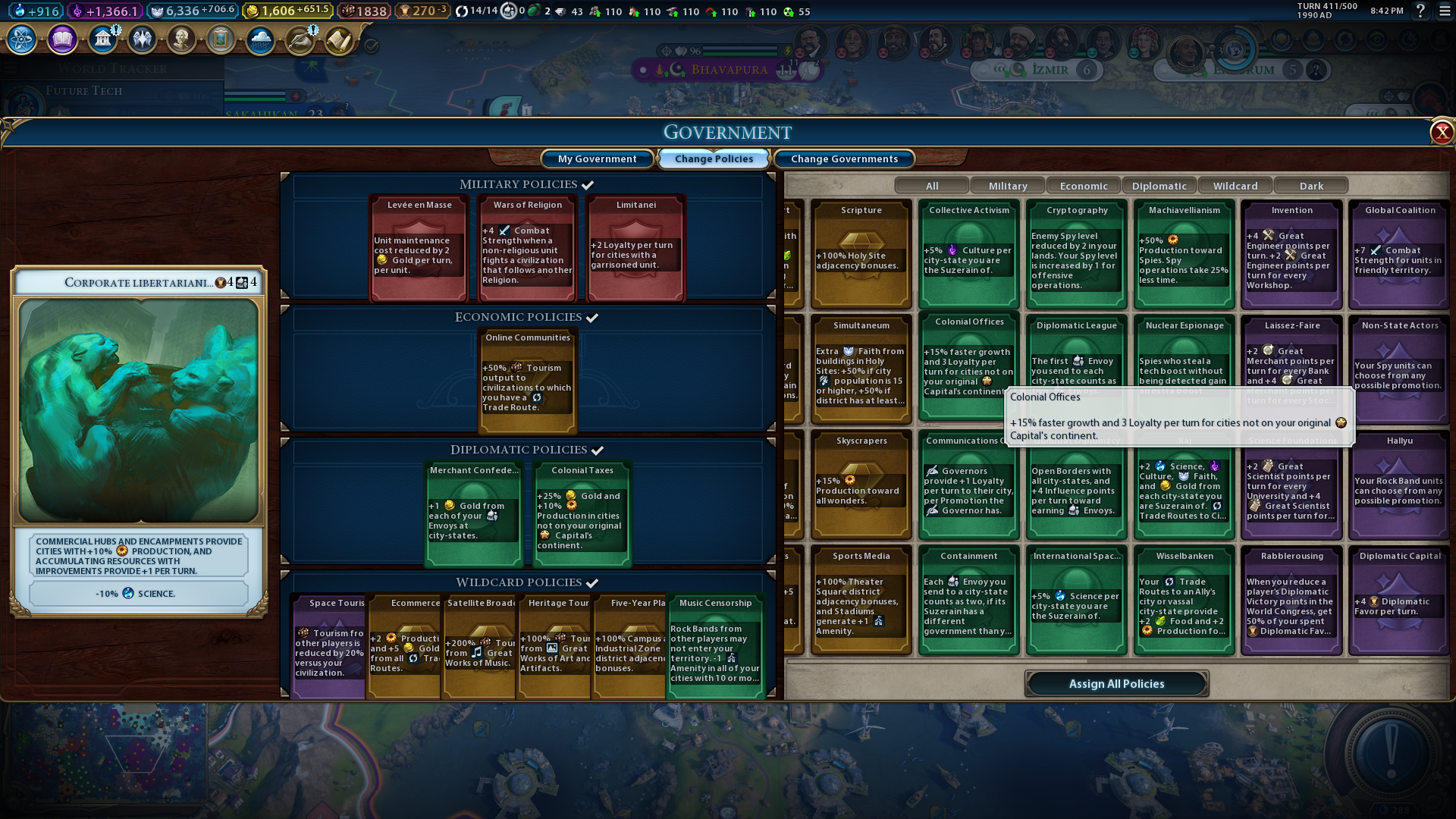Choose the Sports Media card

pos(861,599)
